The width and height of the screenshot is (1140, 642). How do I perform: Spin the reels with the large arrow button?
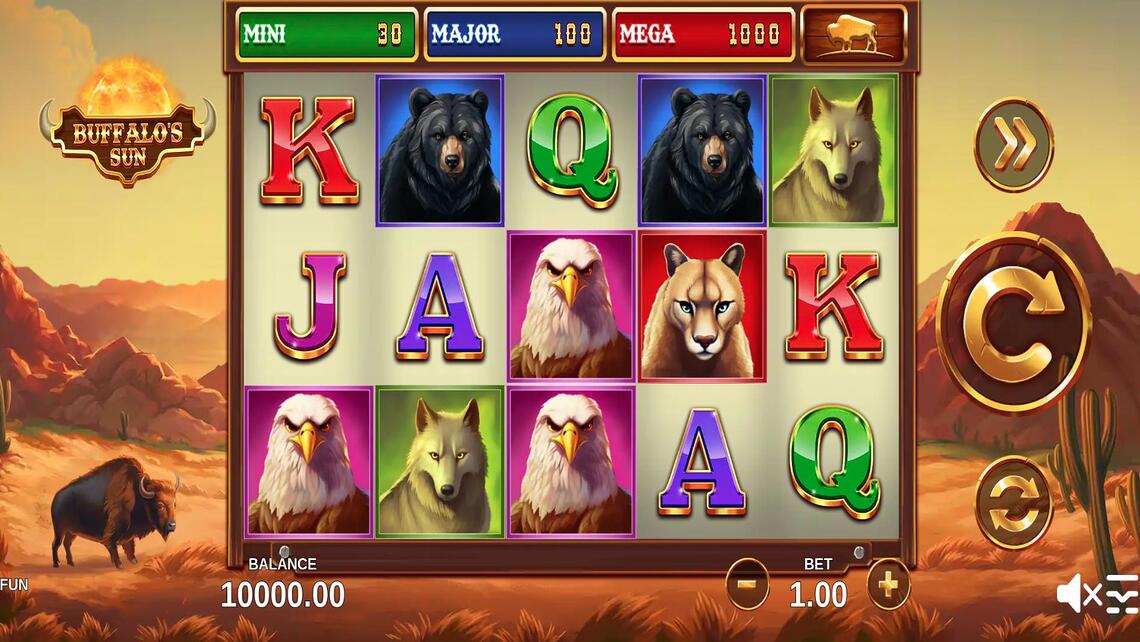pyautogui.click(x=1013, y=322)
